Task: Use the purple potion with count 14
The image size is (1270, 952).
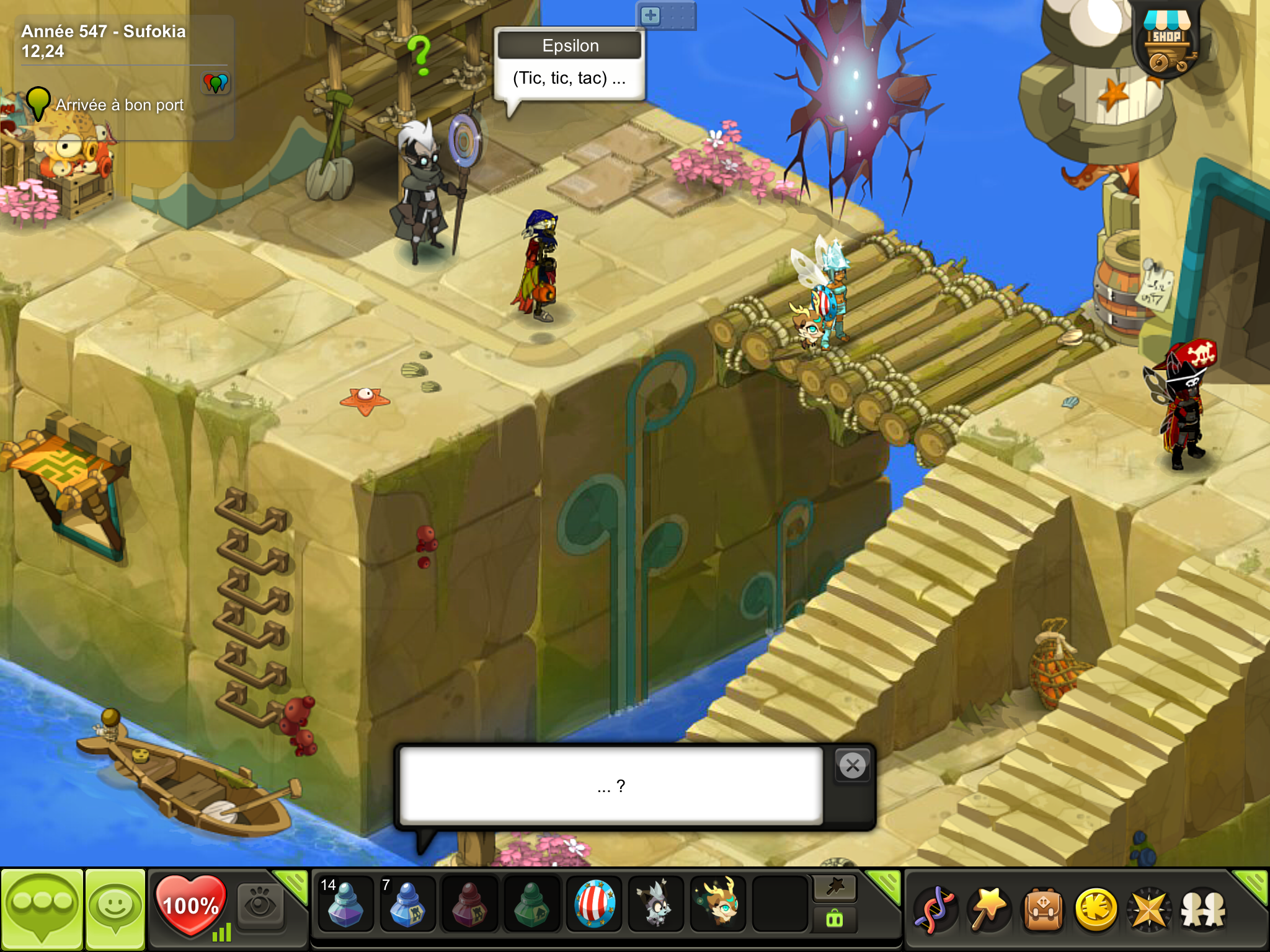Action: click(345, 904)
